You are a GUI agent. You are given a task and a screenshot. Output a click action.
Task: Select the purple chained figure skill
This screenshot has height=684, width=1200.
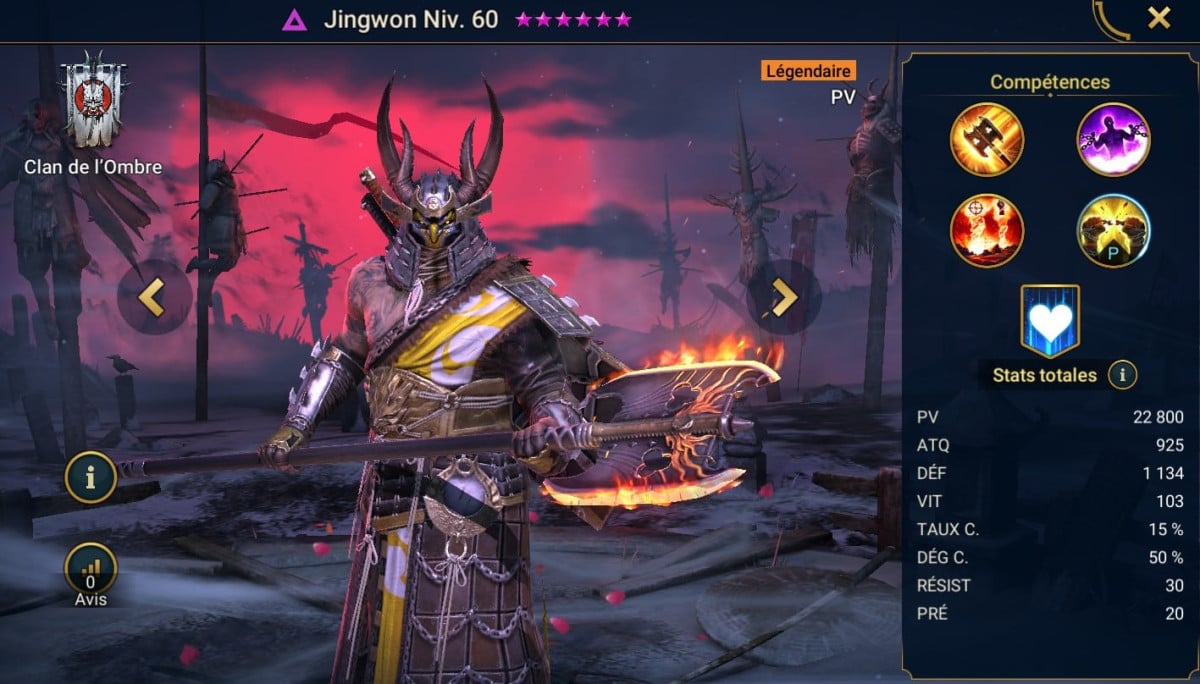1113,140
